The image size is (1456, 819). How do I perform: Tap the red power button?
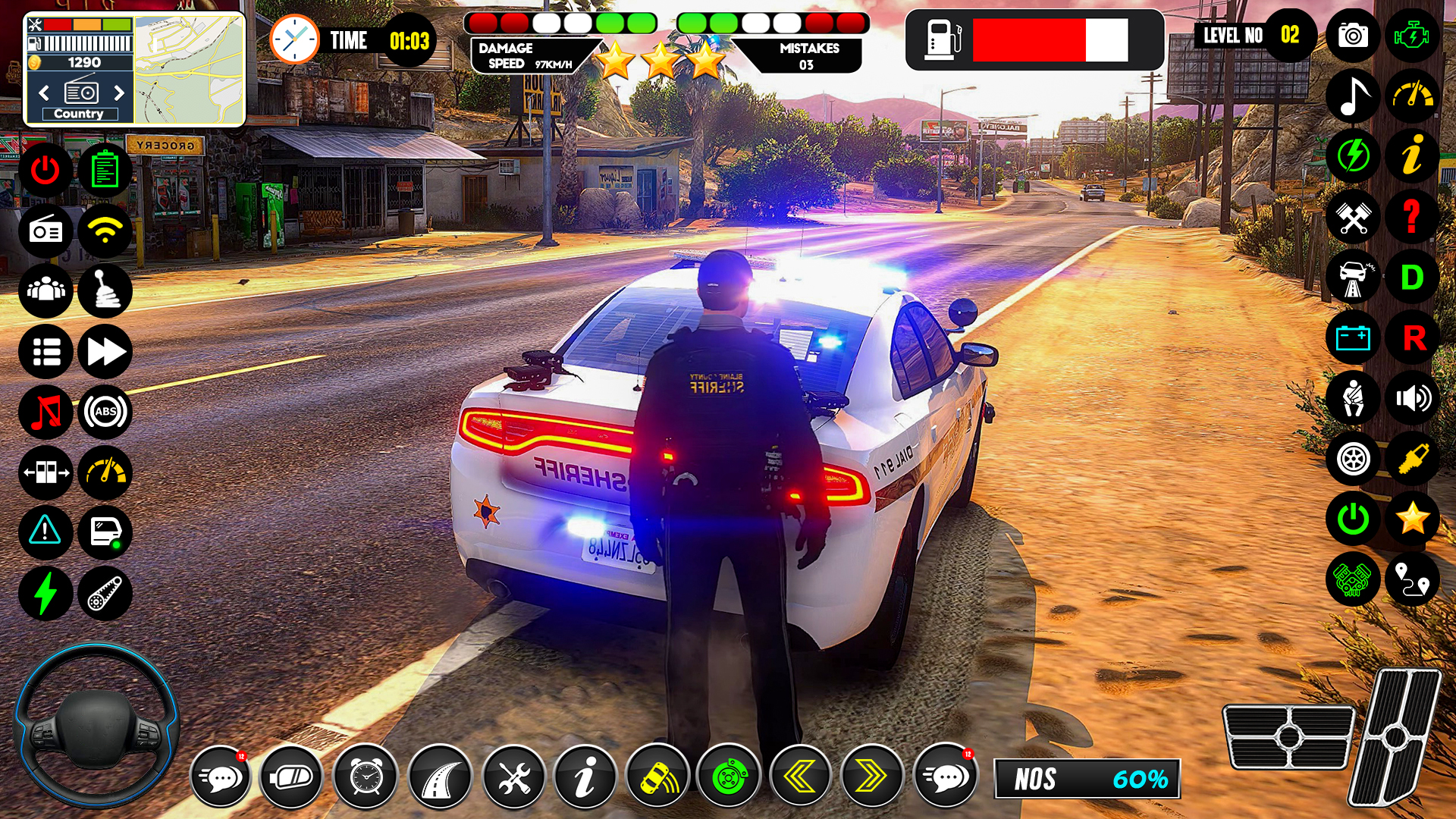pyautogui.click(x=45, y=171)
